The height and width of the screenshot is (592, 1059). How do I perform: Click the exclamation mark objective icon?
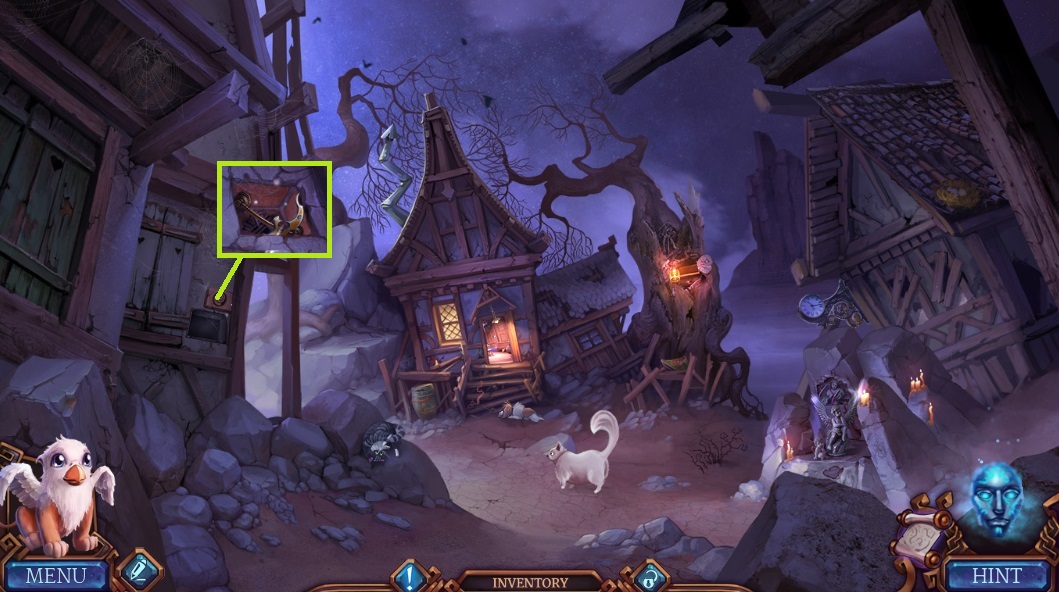(410, 576)
